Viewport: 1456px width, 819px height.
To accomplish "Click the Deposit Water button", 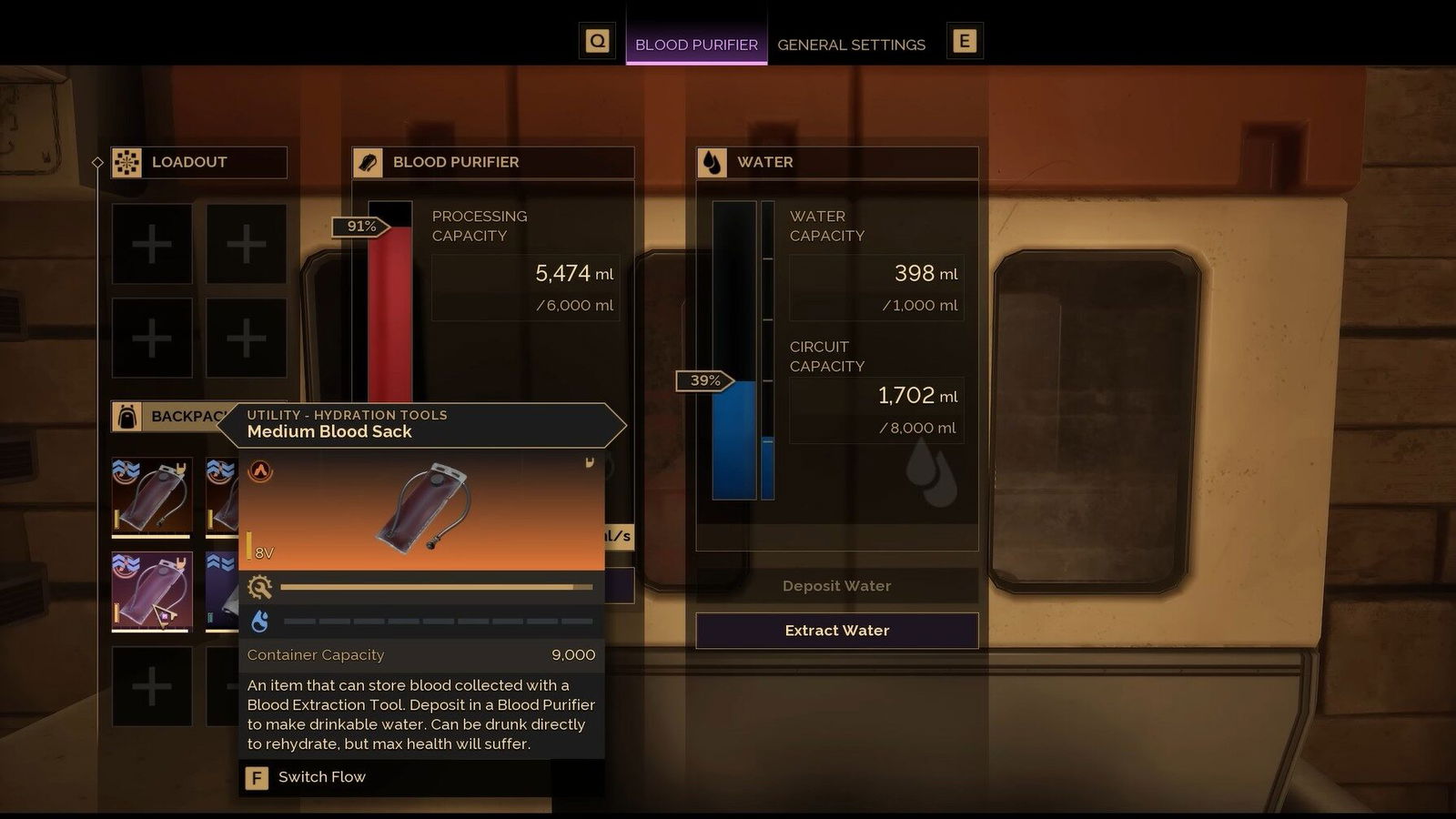I will [x=835, y=585].
